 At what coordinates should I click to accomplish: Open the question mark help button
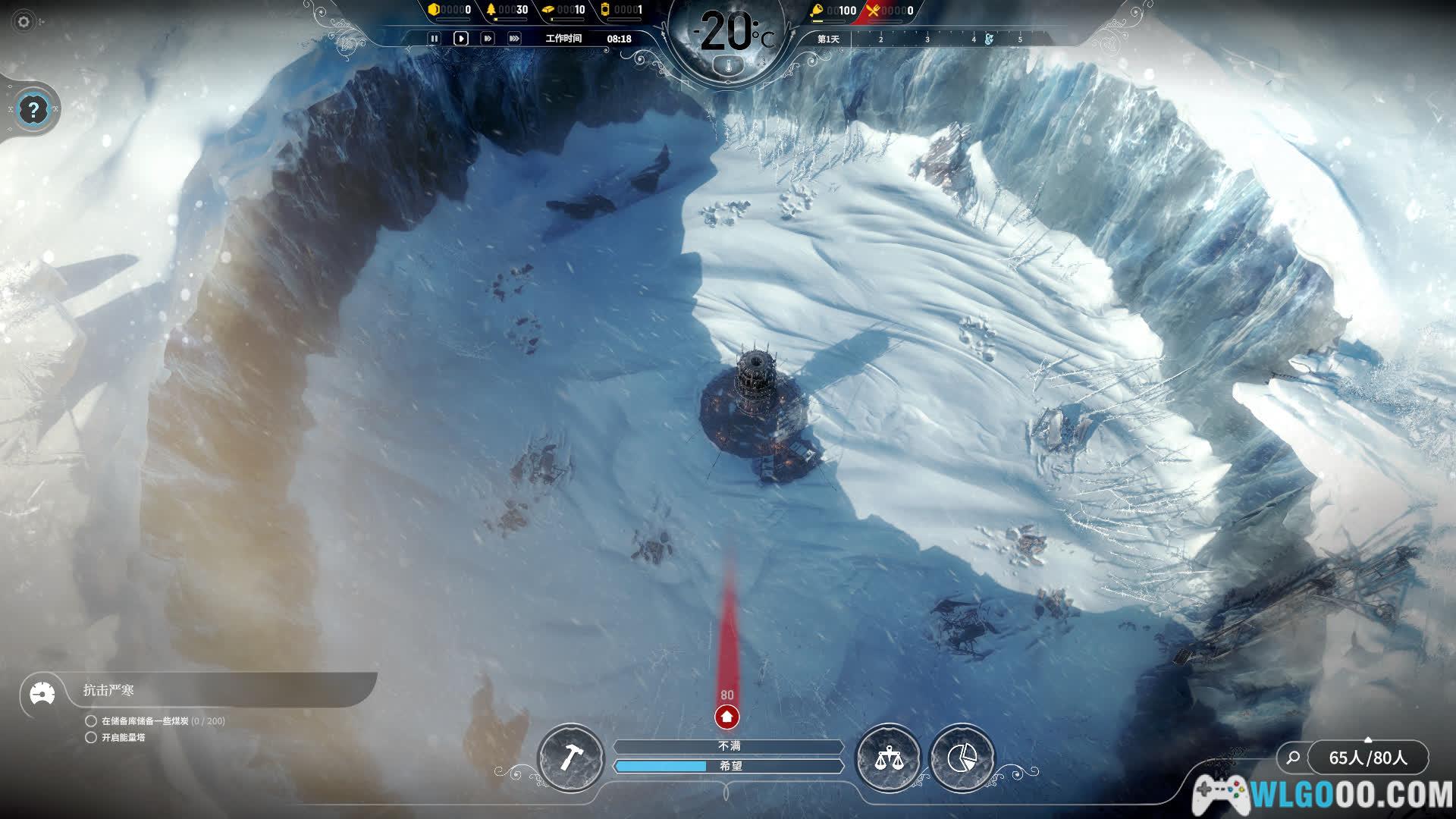pyautogui.click(x=33, y=110)
